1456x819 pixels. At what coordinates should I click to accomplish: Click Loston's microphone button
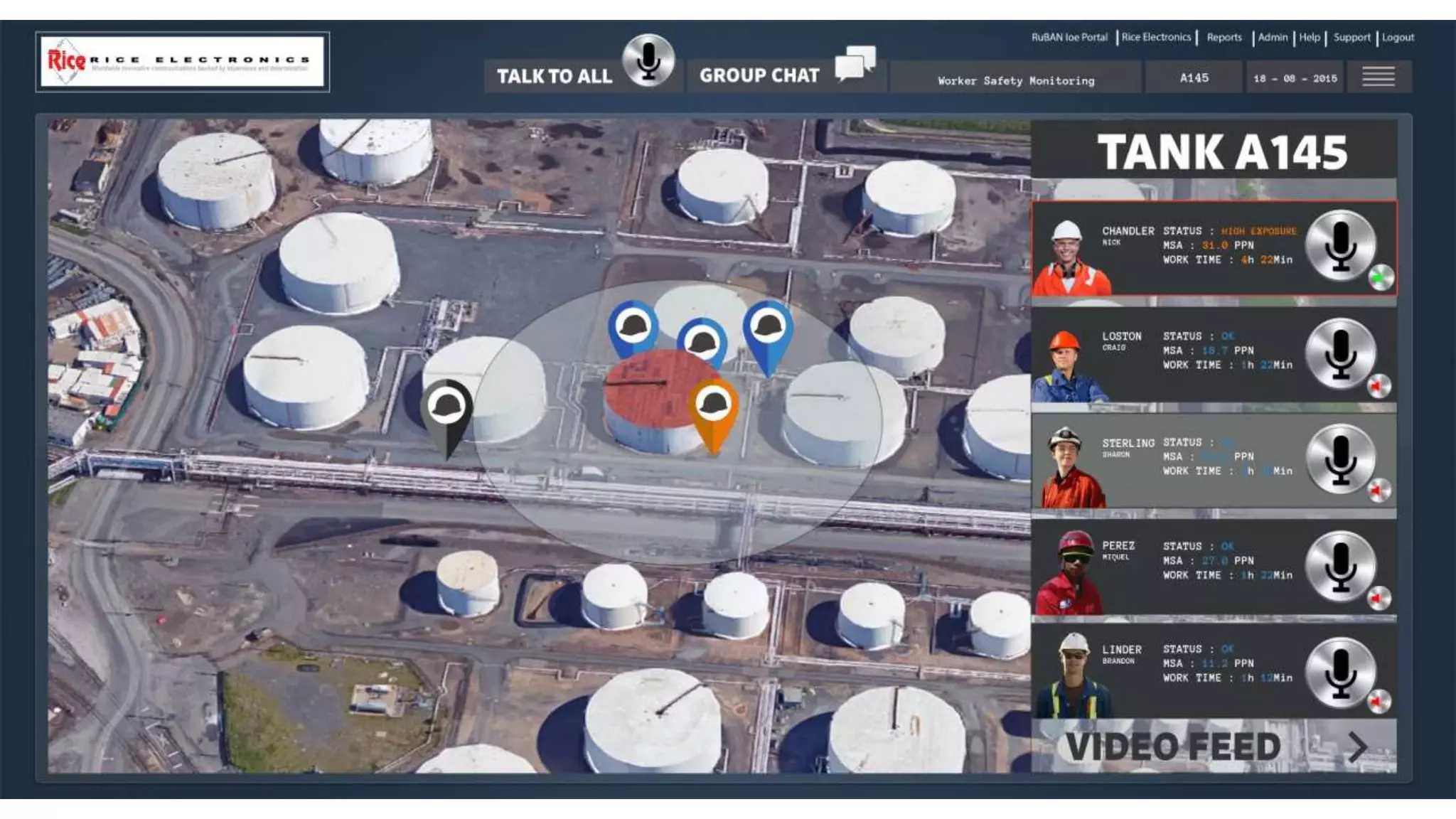point(1340,353)
